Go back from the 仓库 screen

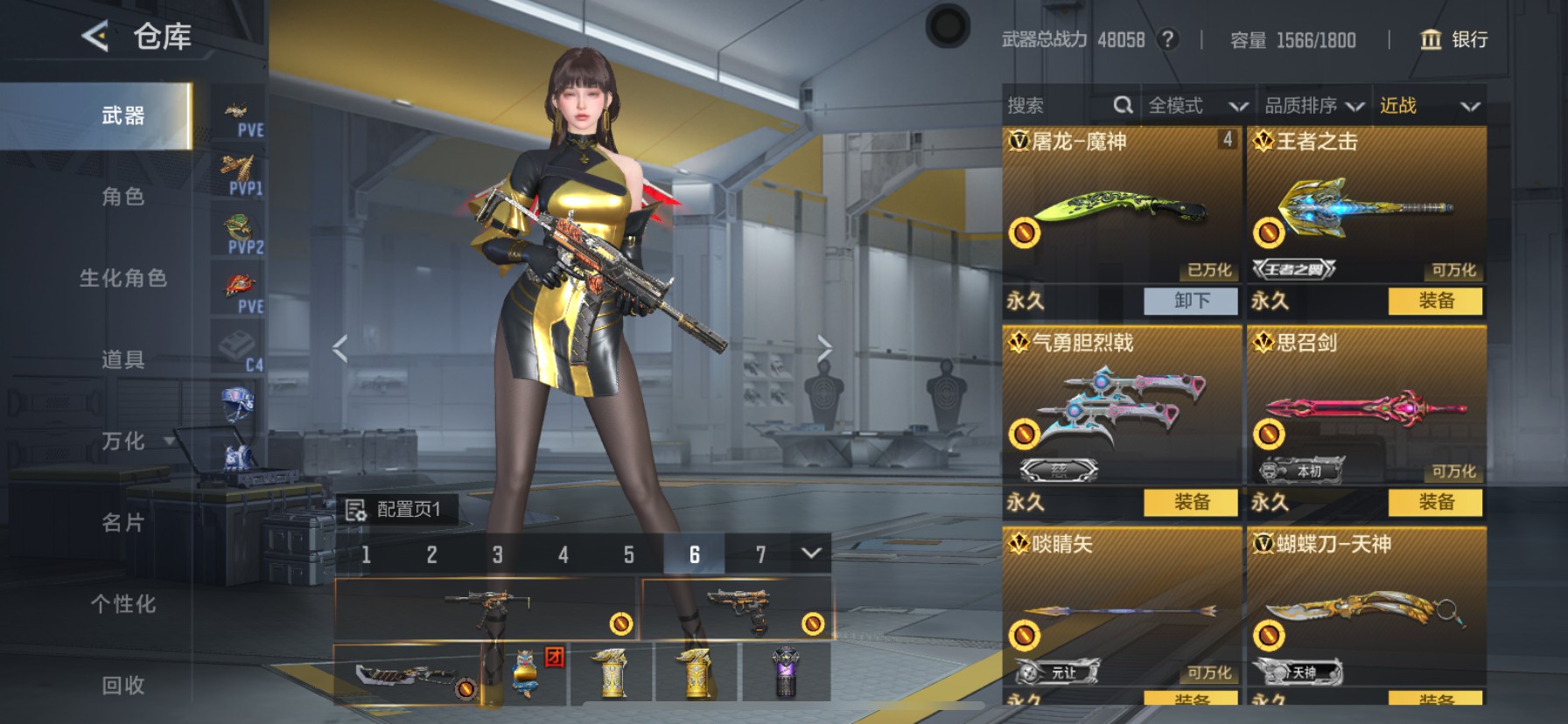94,37
